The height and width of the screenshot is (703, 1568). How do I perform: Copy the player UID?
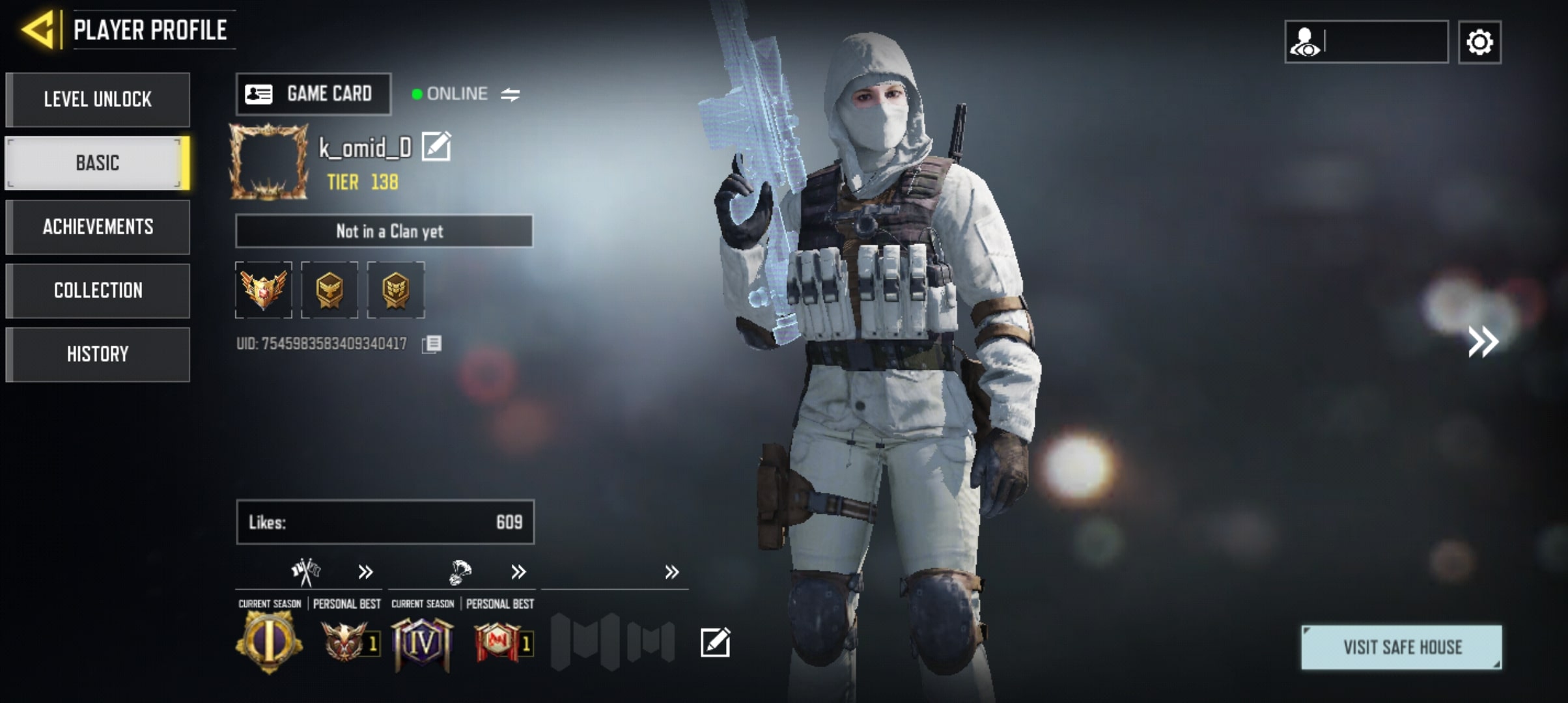[x=432, y=344]
